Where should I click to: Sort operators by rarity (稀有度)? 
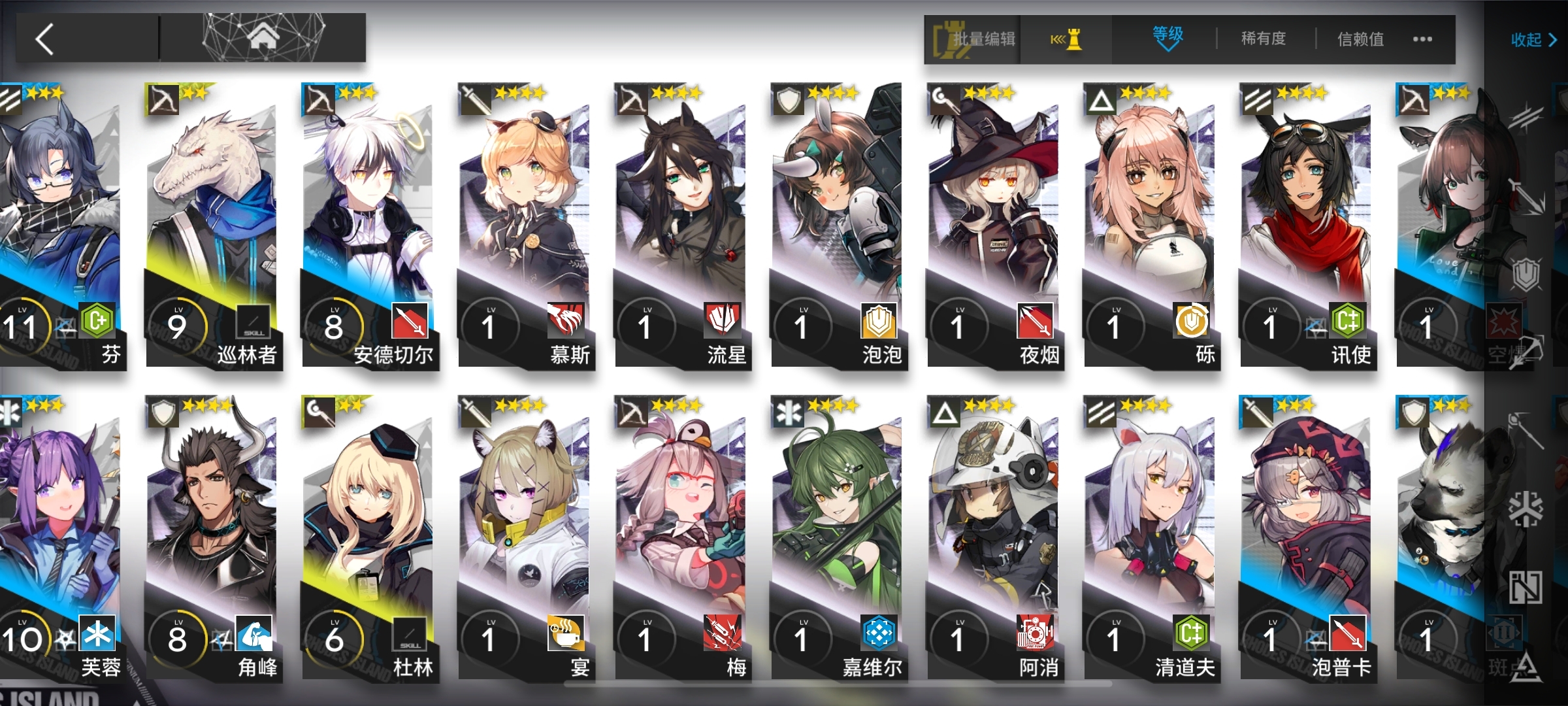1263,39
